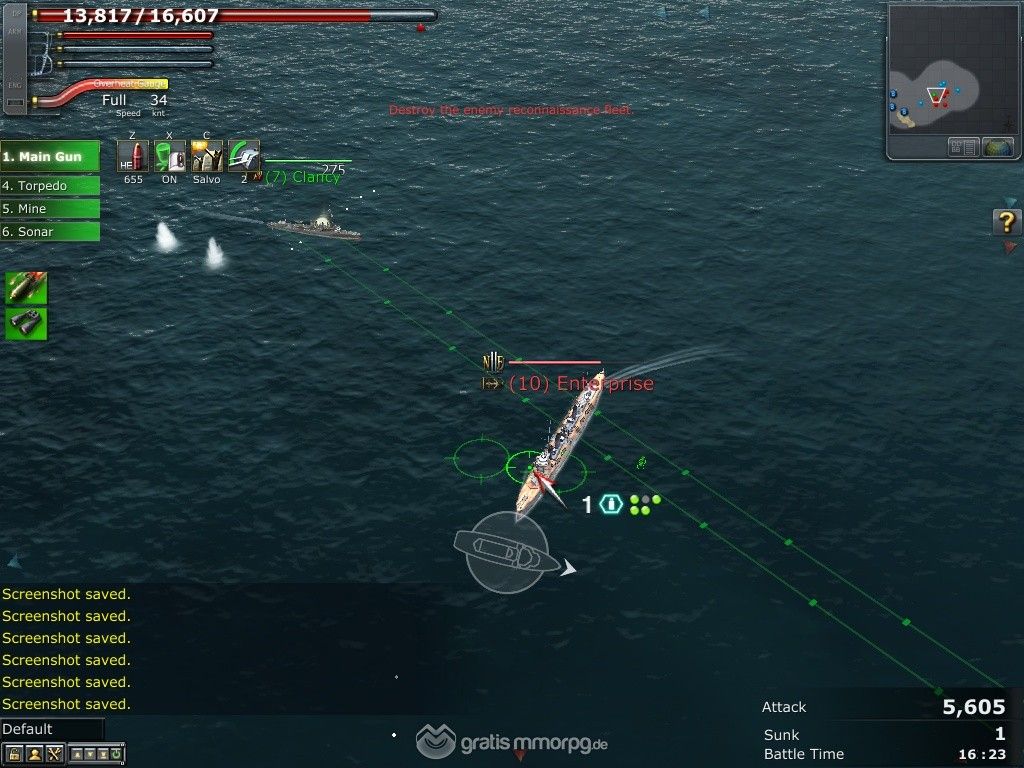Click the green power button
1024x768 pixels.
tap(118, 754)
